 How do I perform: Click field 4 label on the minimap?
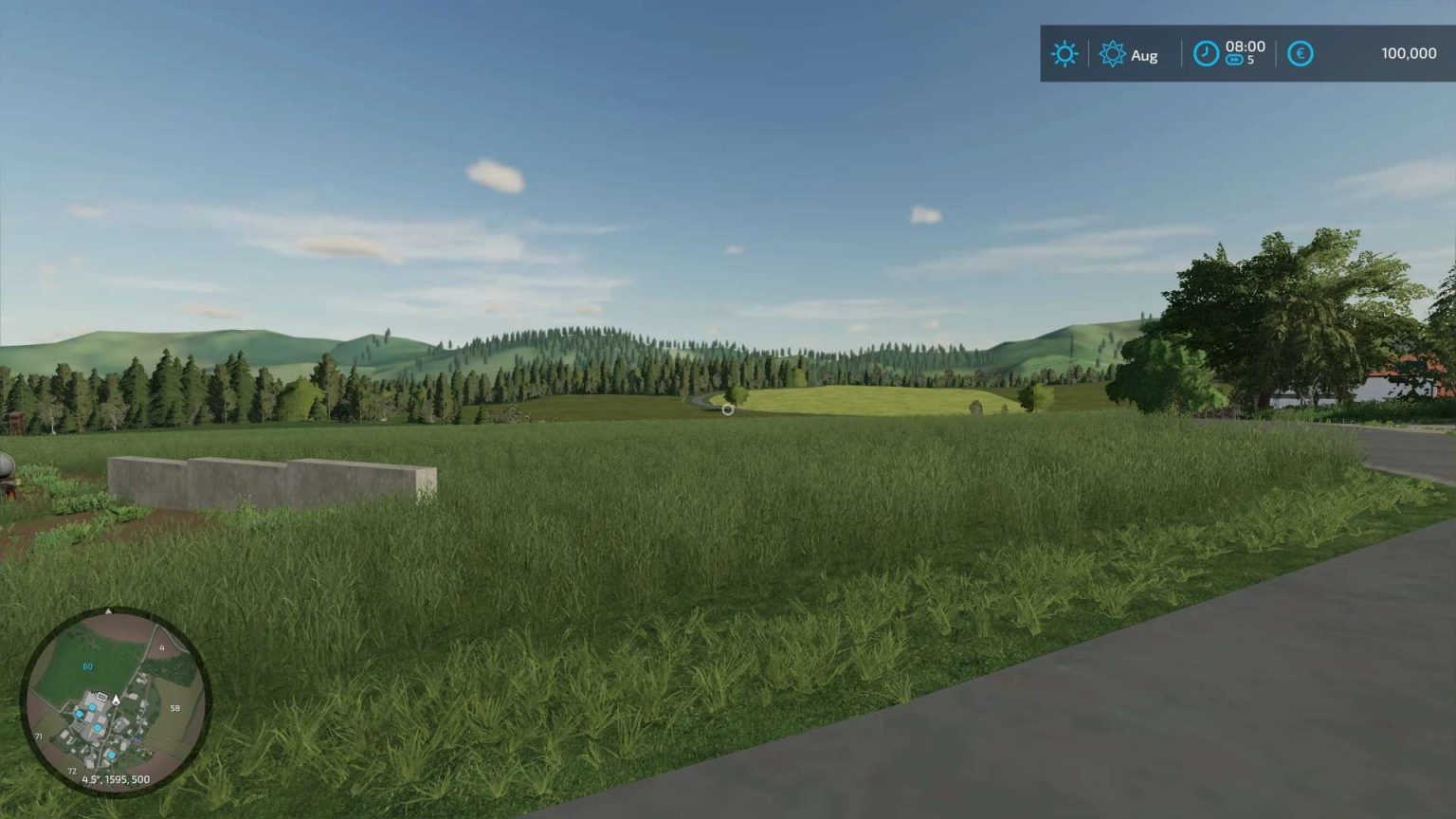point(162,647)
